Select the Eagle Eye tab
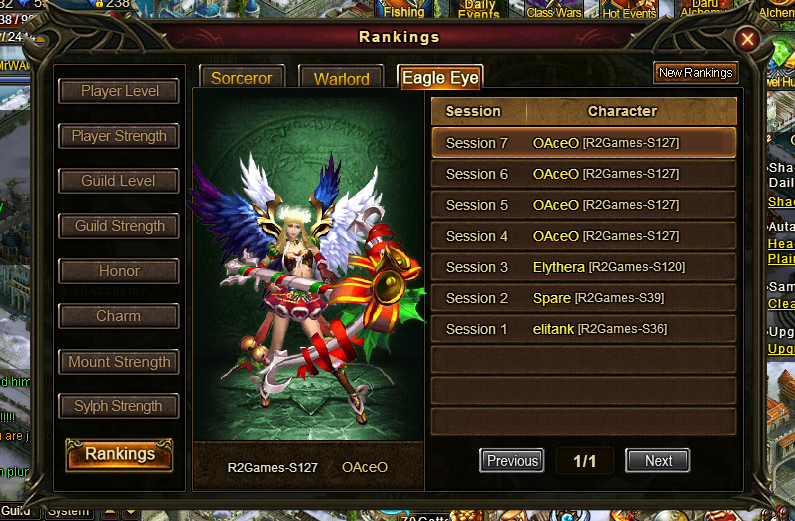This screenshot has width=795, height=521. point(440,78)
